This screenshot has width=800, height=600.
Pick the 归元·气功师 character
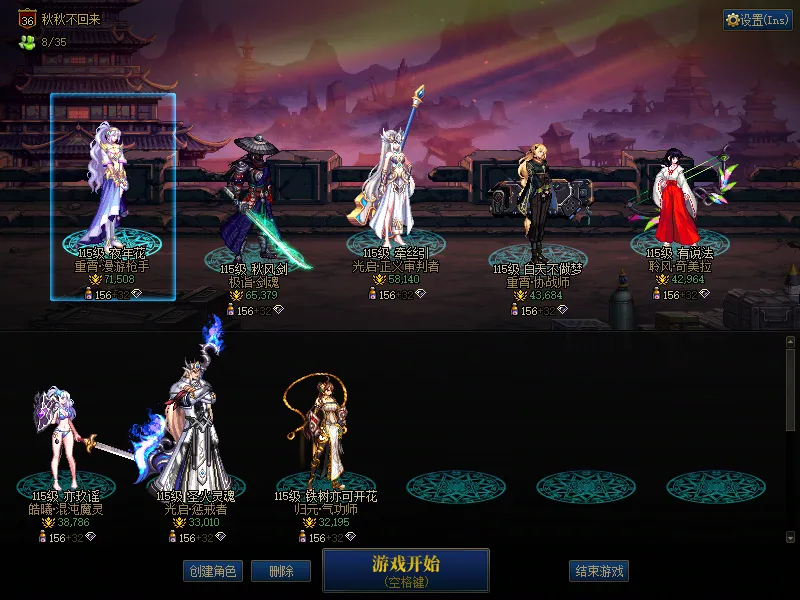tap(325, 430)
